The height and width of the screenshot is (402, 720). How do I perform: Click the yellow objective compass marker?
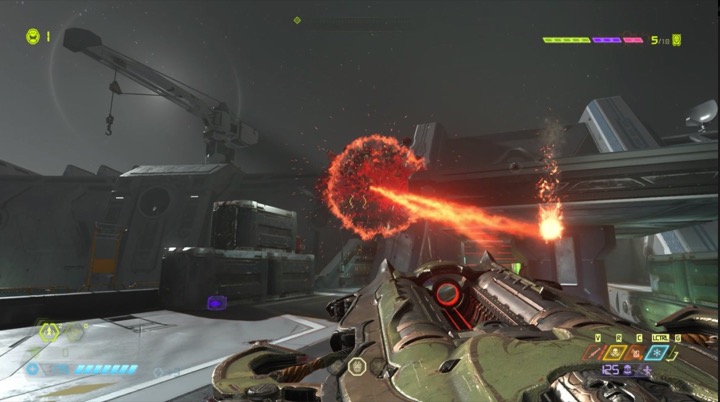297,19
